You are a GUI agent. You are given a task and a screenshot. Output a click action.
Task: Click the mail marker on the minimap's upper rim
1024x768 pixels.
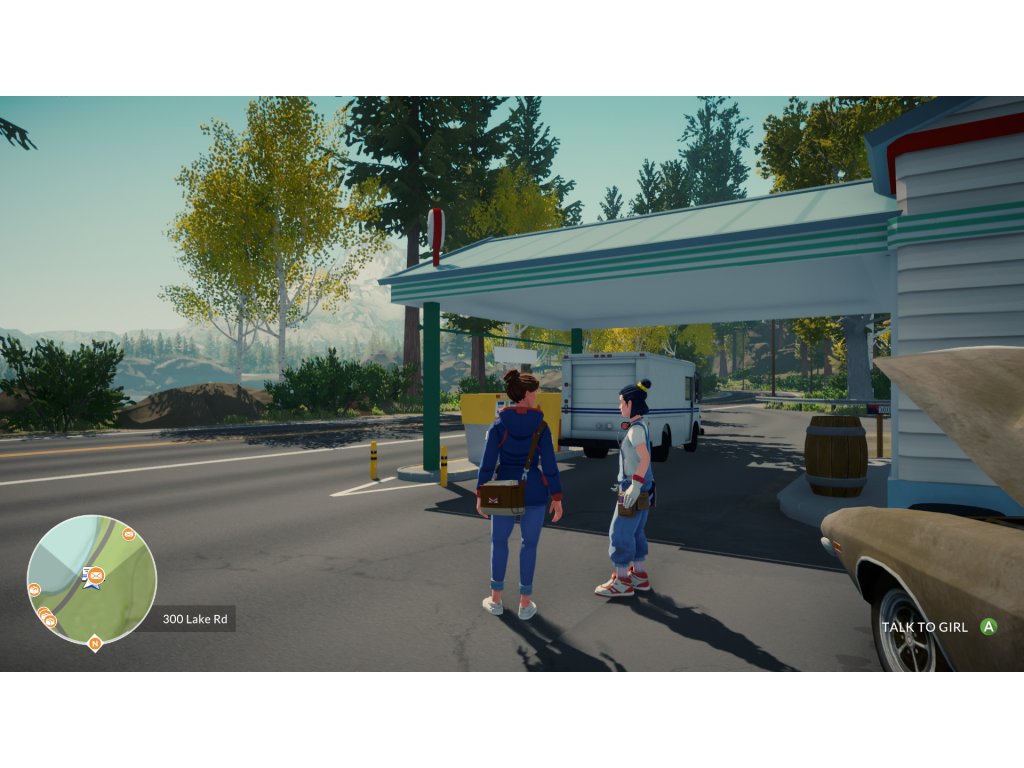coord(129,534)
